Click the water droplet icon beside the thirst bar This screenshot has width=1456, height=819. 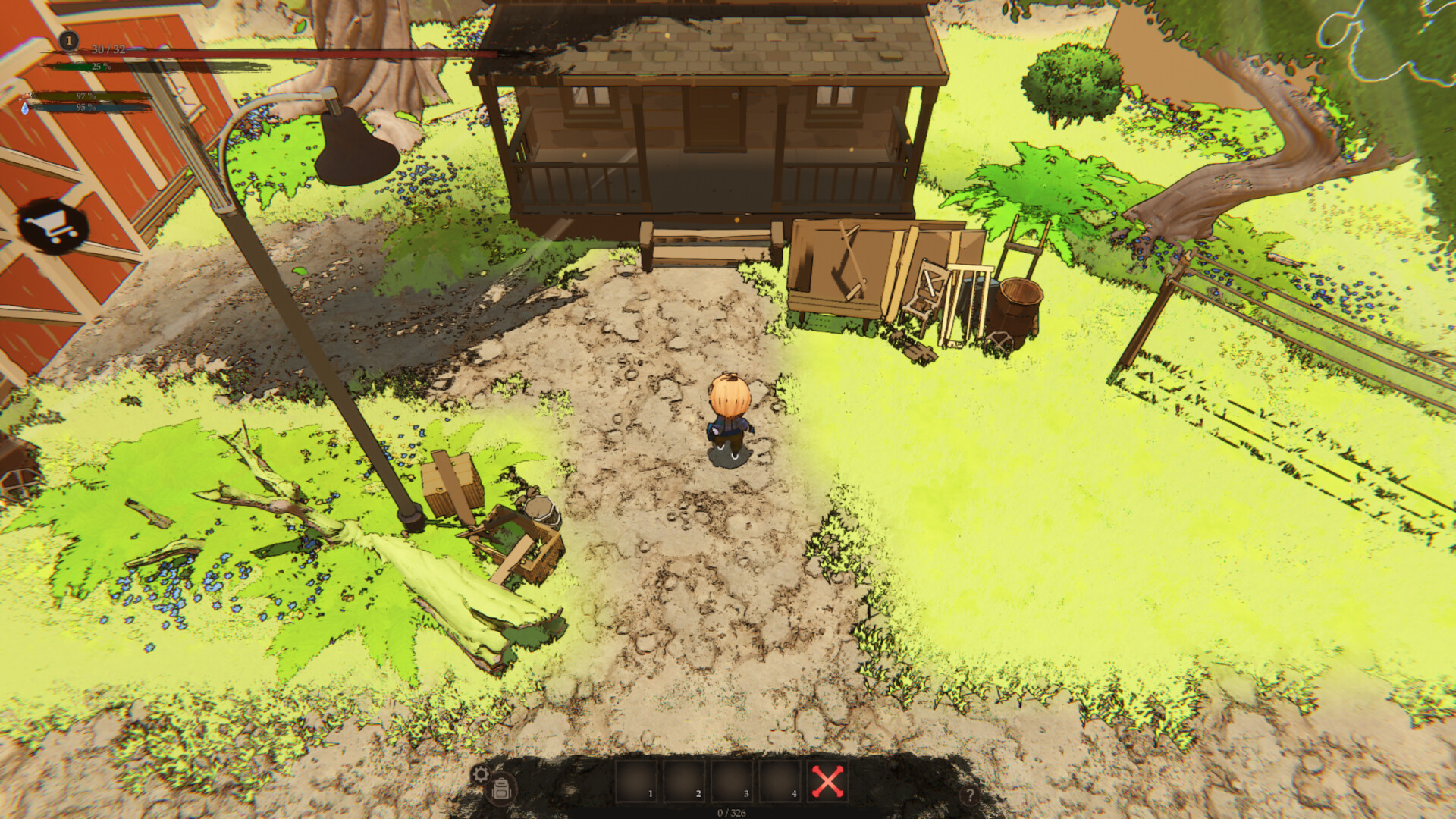point(25,109)
